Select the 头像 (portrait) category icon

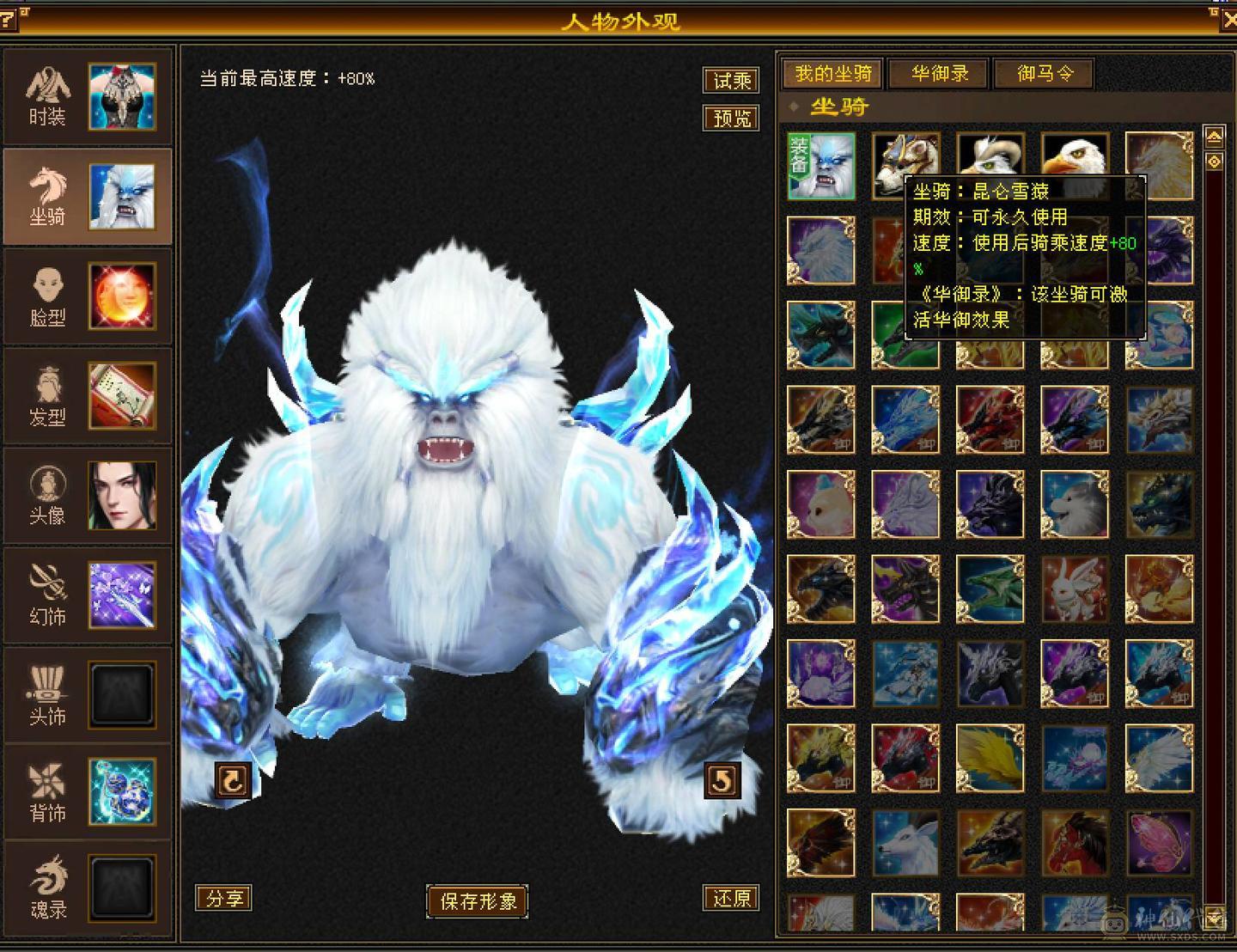coord(50,497)
